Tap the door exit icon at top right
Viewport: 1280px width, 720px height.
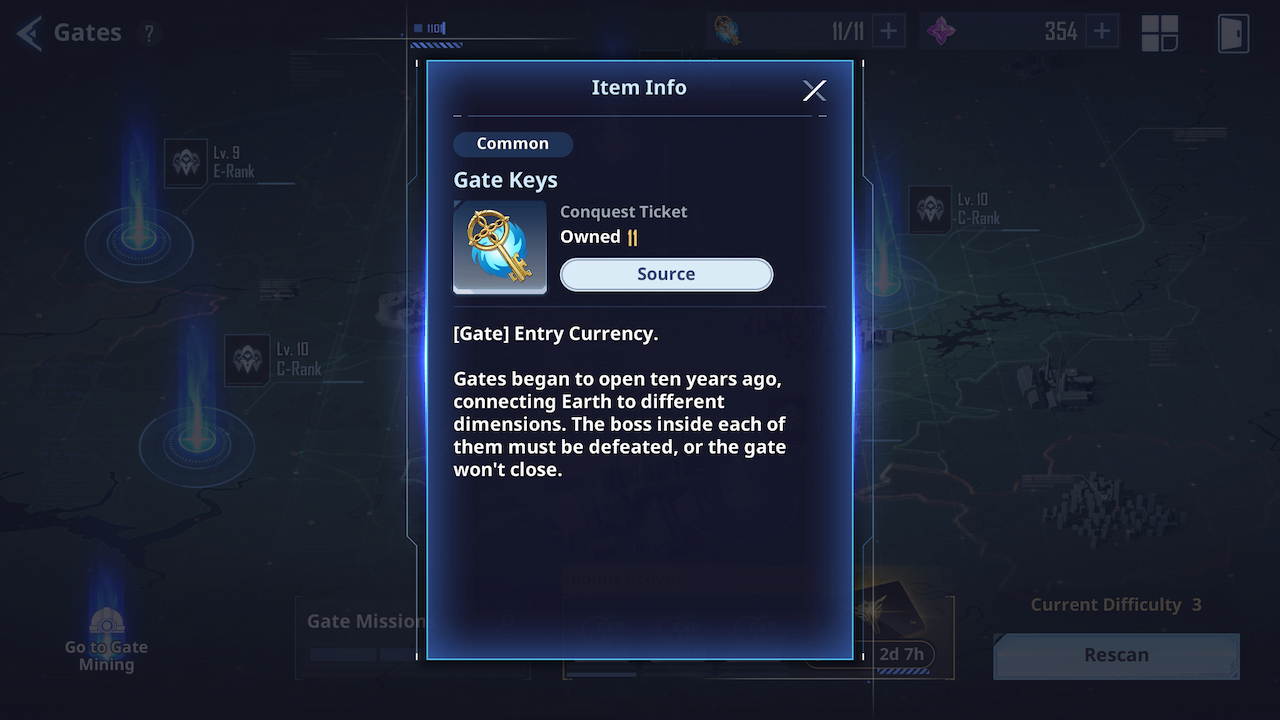tap(1233, 33)
